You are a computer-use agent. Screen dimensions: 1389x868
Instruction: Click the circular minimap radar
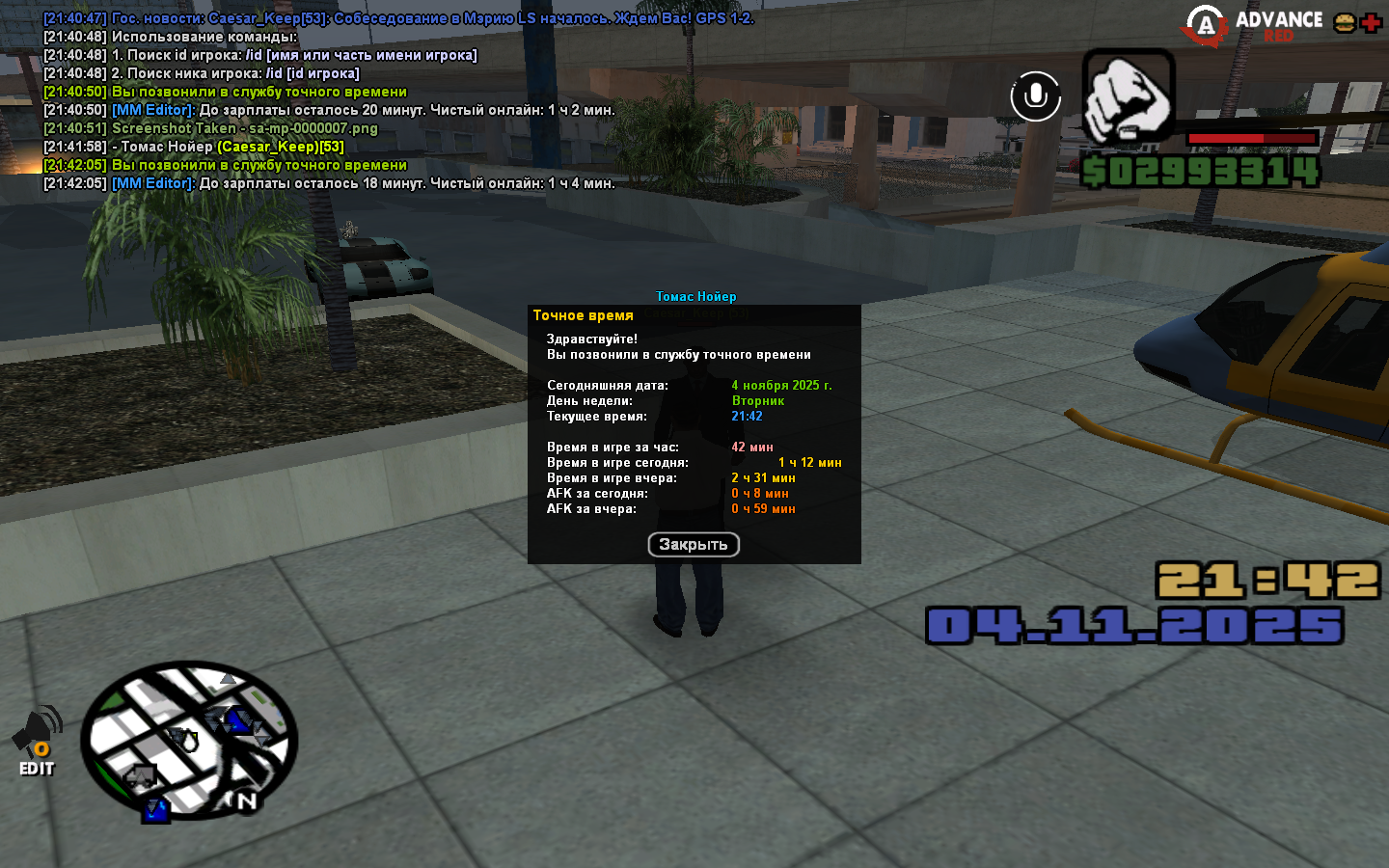point(189,741)
